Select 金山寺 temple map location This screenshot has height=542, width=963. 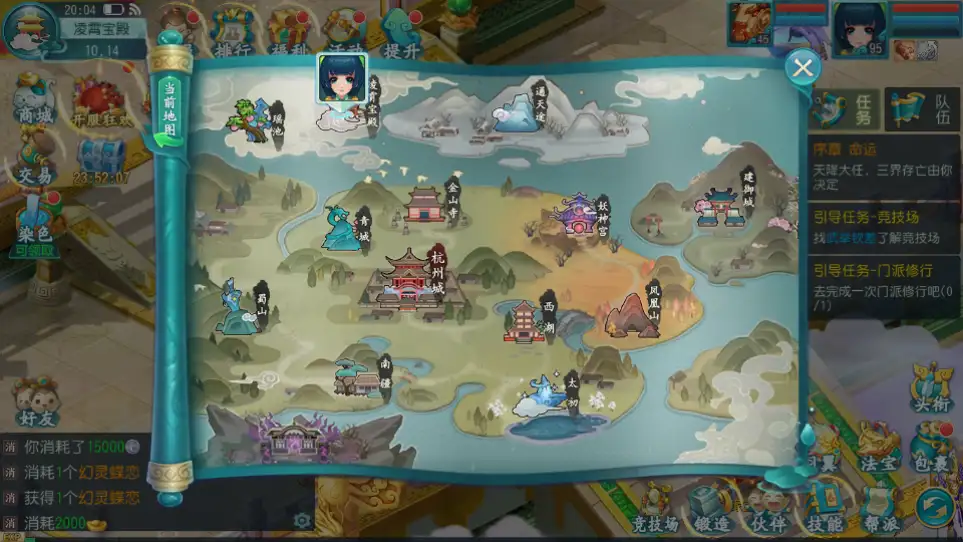tap(426, 203)
